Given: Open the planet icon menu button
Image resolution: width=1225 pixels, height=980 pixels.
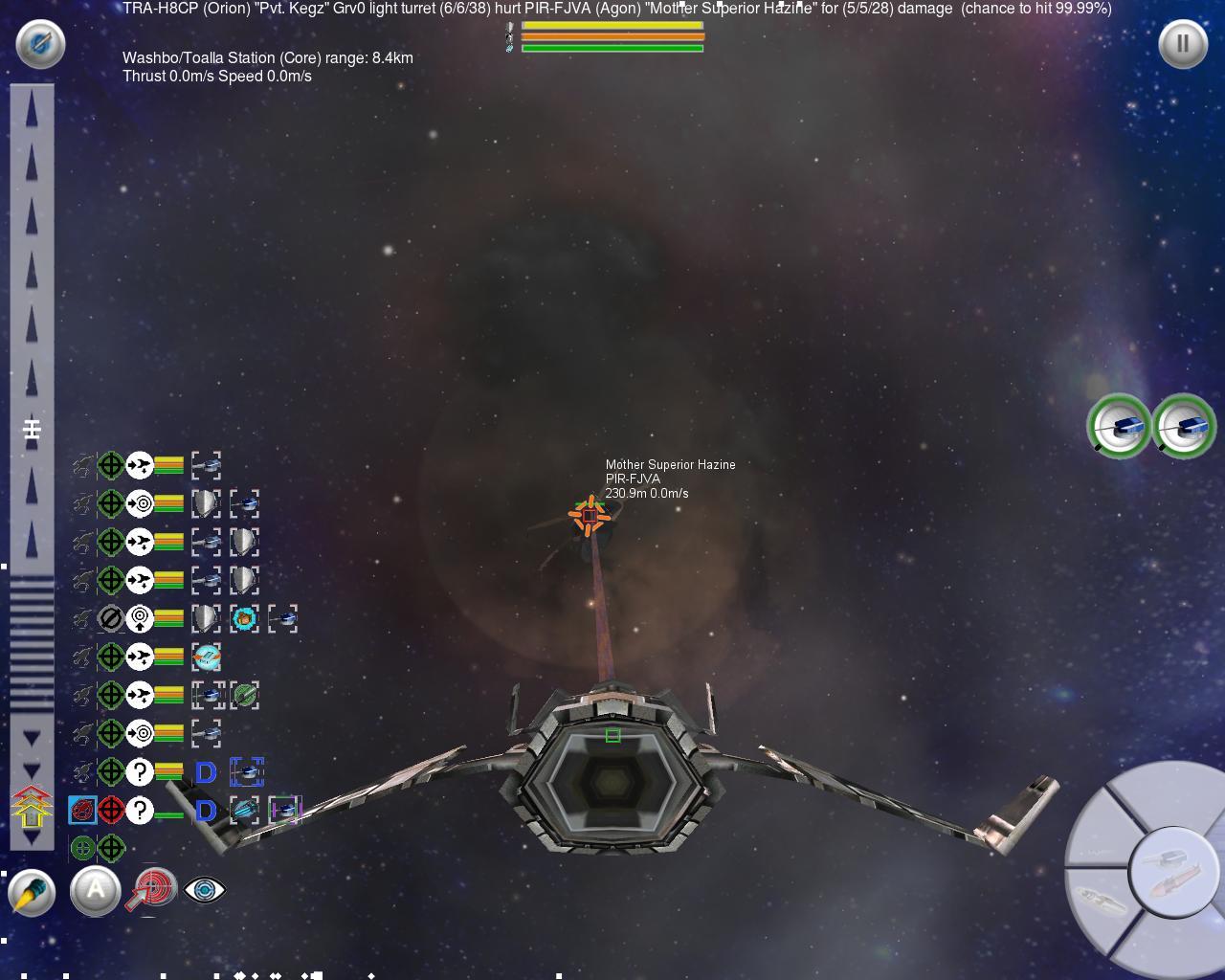Looking at the screenshot, I should 40,43.
